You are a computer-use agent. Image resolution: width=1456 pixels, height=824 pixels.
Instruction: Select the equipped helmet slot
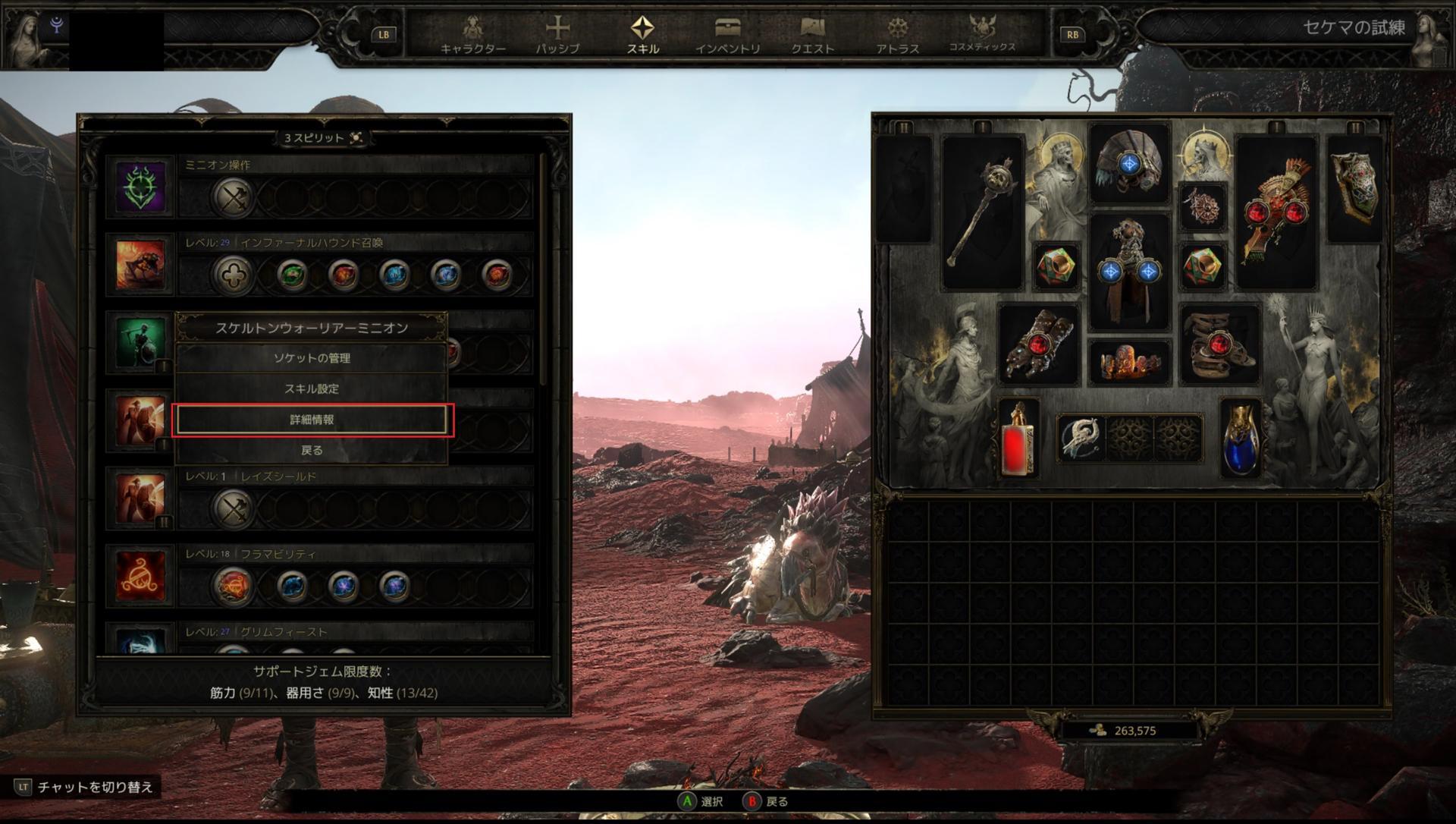pos(1129,164)
